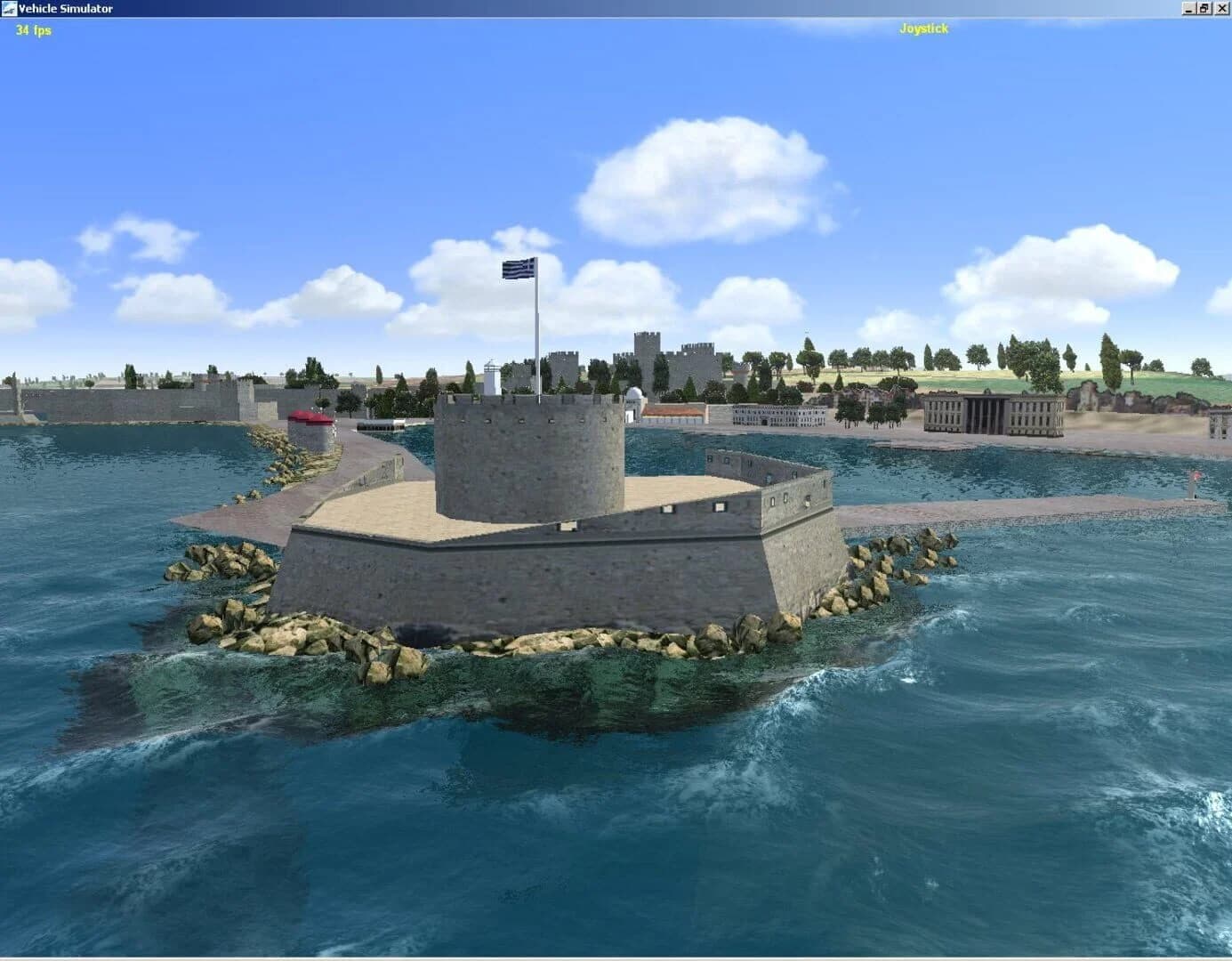Click the Vehicle Simulator title text
The image size is (1232, 961).
(x=62, y=7)
